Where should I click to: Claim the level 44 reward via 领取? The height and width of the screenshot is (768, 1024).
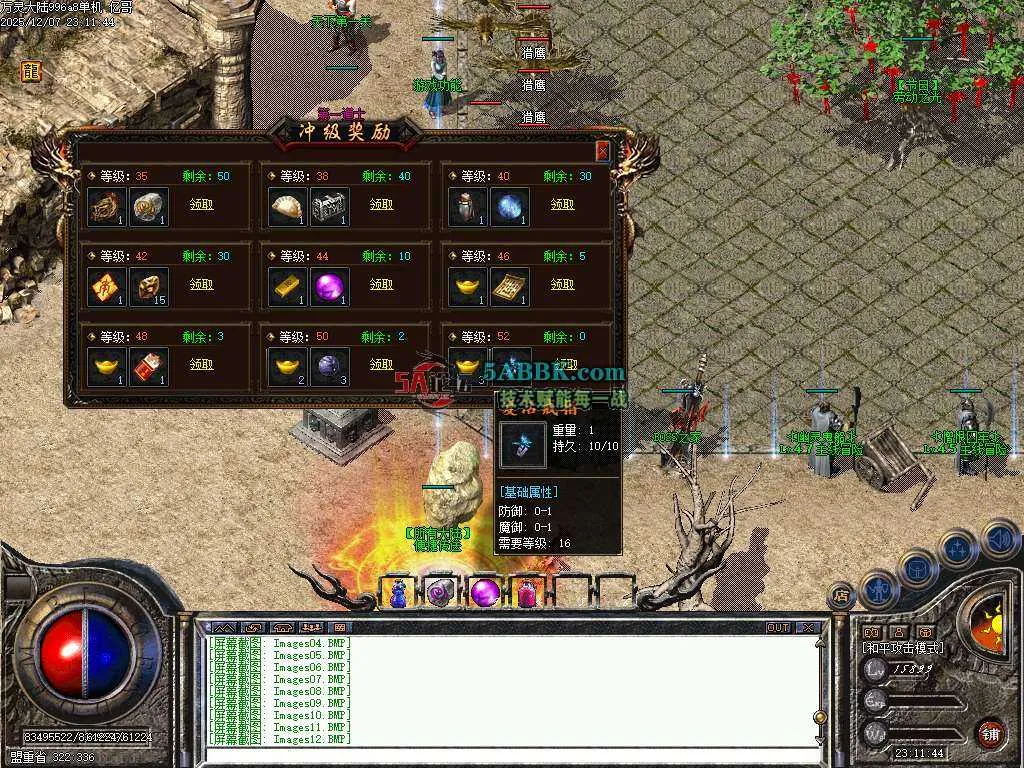tap(381, 284)
